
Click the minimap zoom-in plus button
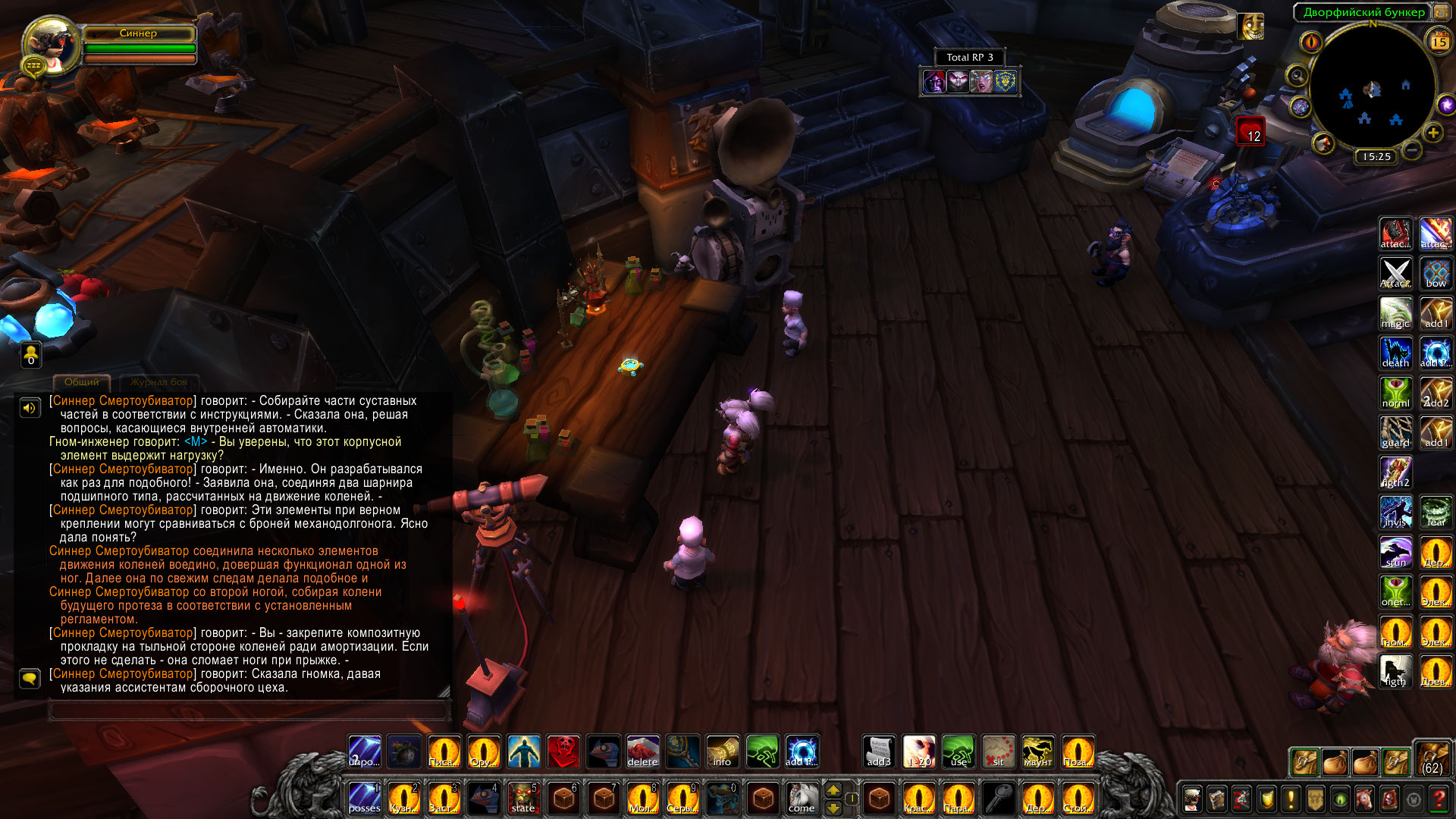click(1432, 133)
